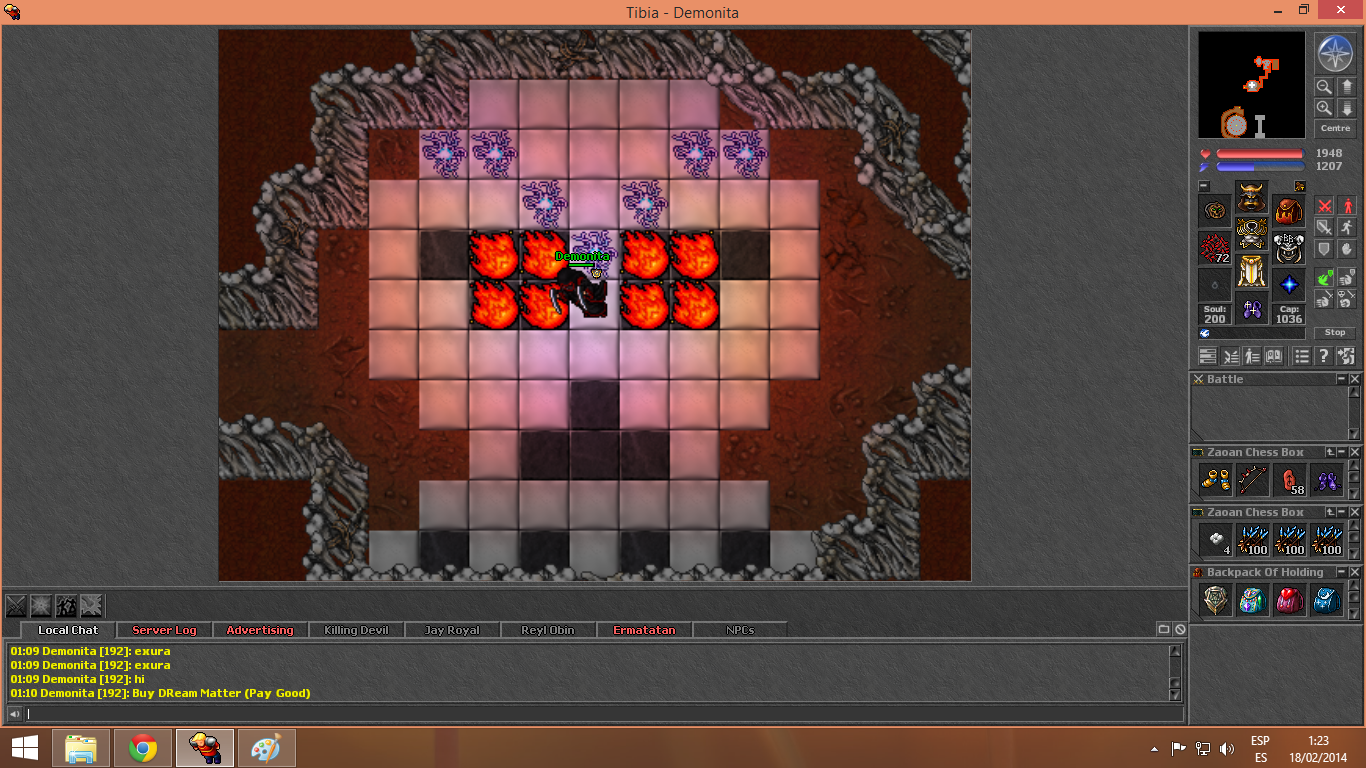Minimize the Backpack Of Holding panel

(x=1342, y=572)
